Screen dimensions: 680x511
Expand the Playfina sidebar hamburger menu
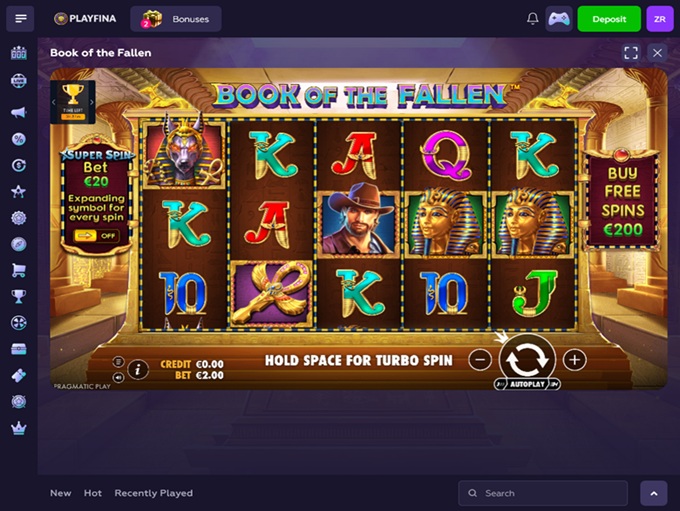pos(20,19)
